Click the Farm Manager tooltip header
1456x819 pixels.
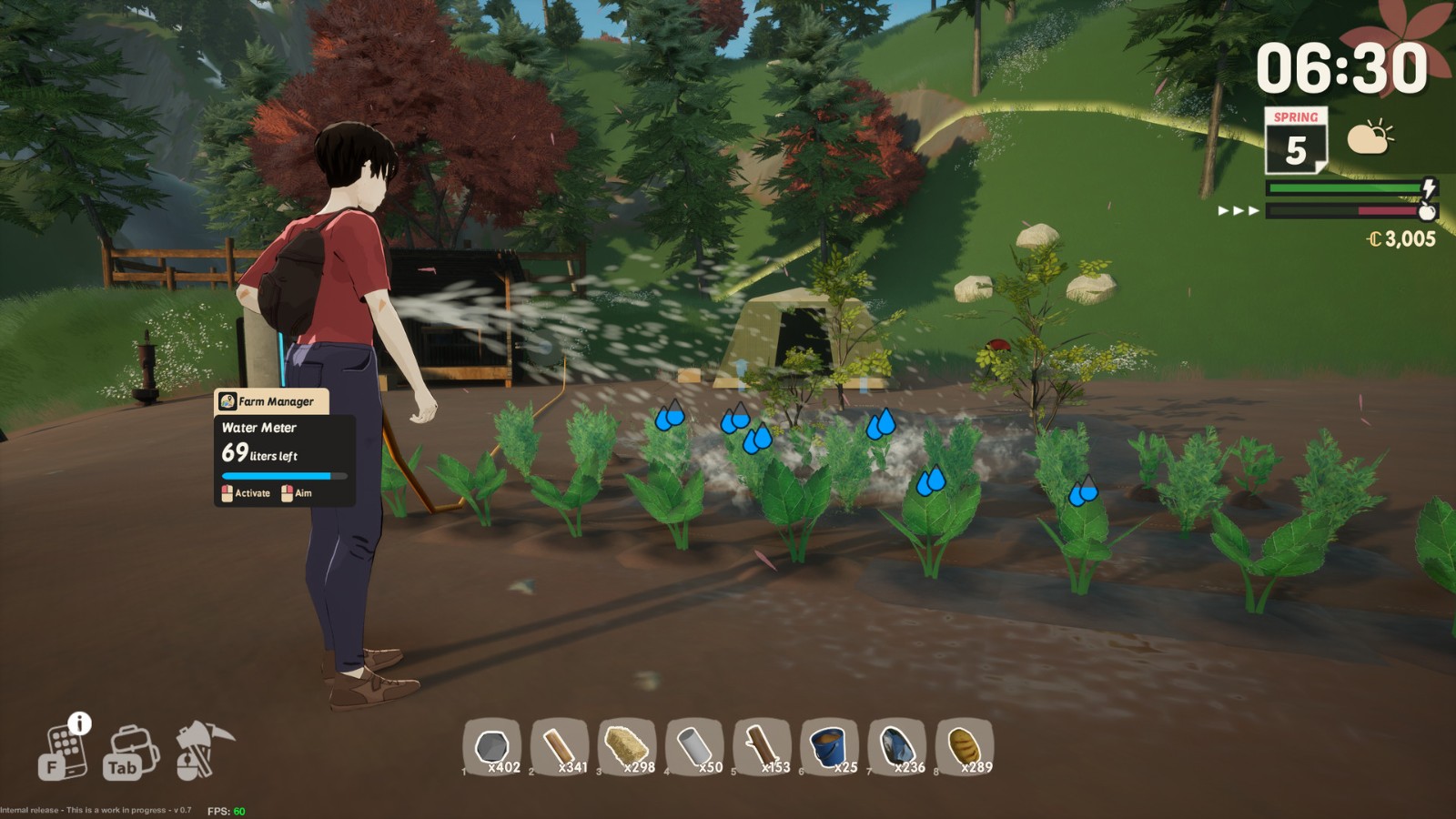pyautogui.click(x=271, y=401)
